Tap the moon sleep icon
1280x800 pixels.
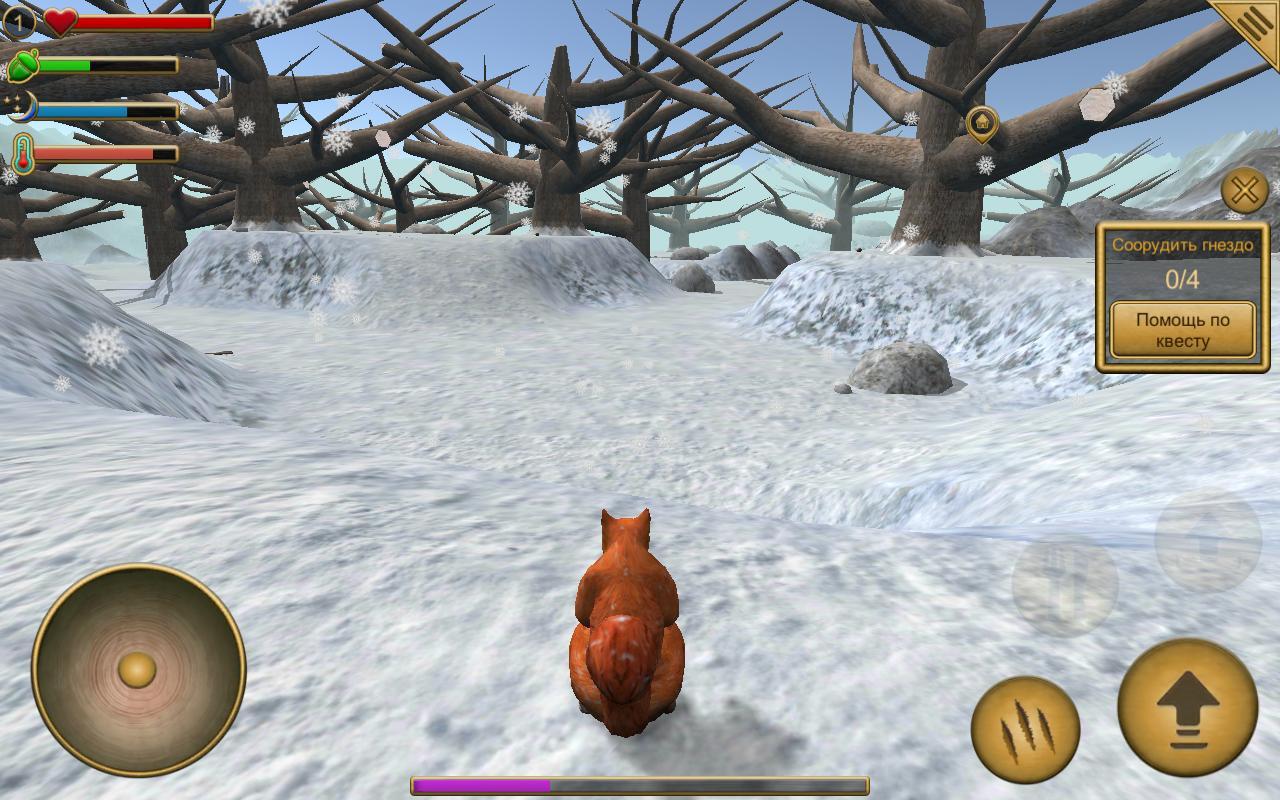(x=22, y=107)
